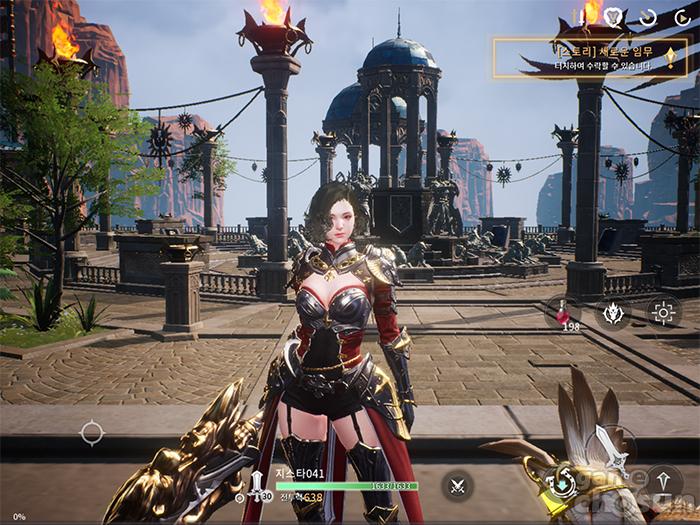The image size is (700, 525).
Task: Use the red health potion
Action: pos(562,312)
